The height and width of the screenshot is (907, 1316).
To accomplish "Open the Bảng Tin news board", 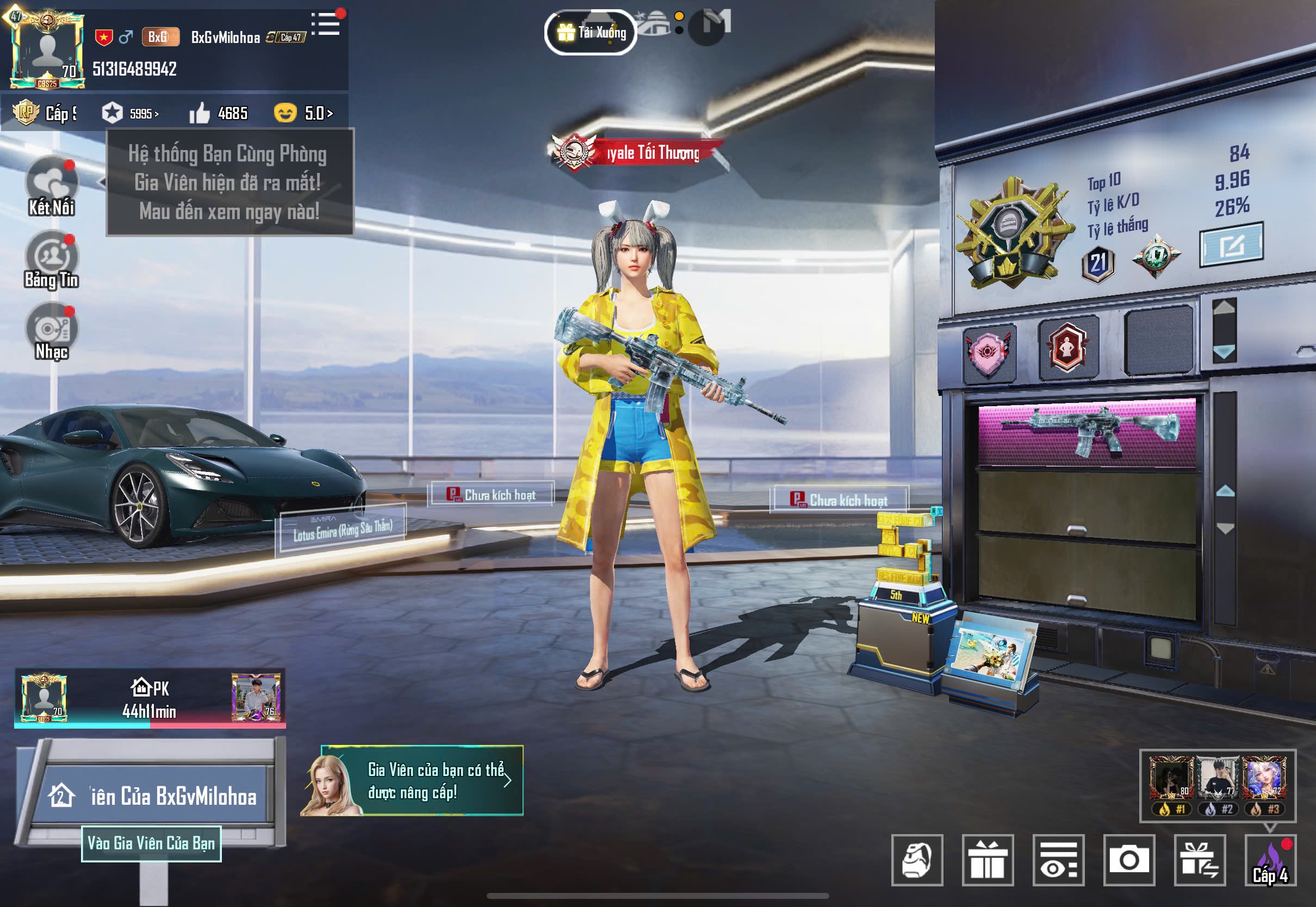I will 51,260.
